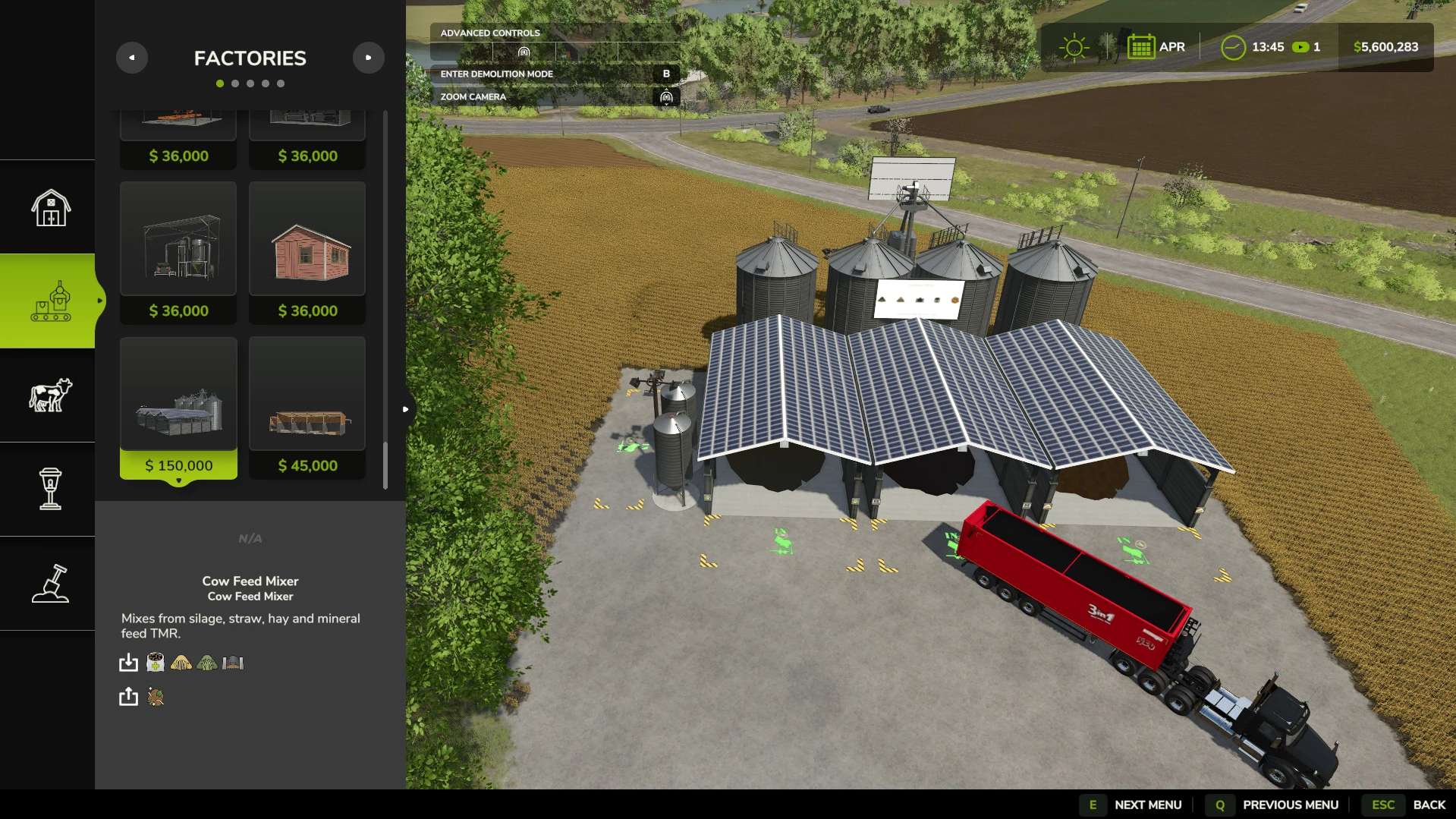Go to next category with right arrow
The image size is (1456, 819).
coord(369,58)
